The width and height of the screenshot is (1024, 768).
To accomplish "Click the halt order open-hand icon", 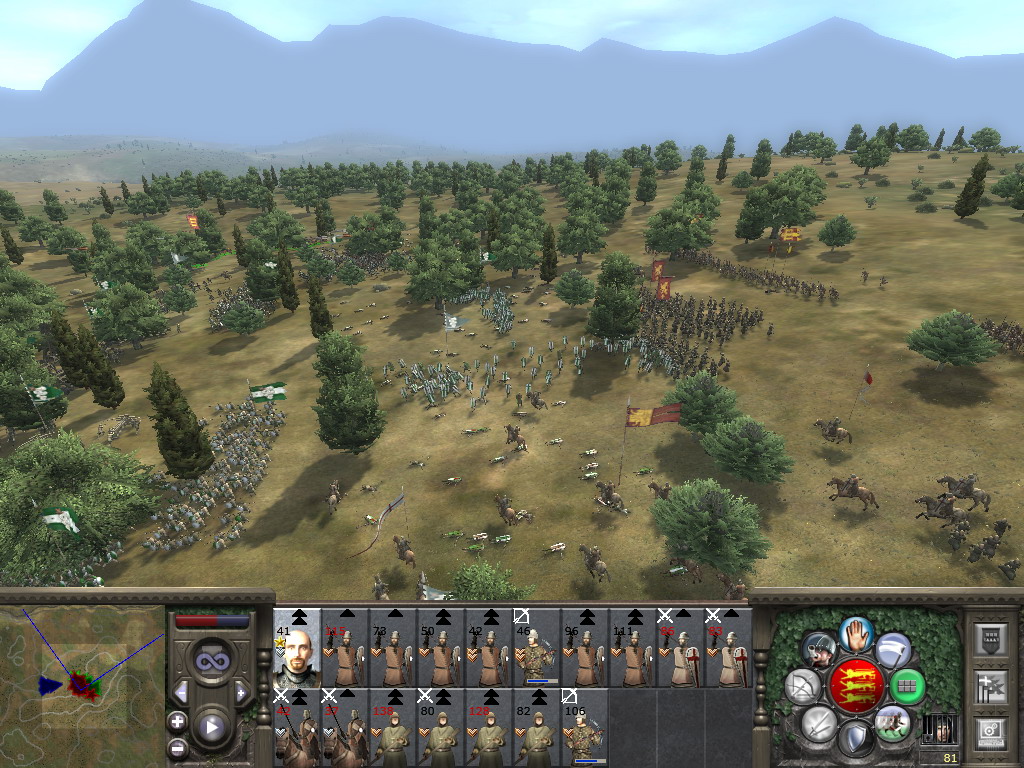I will pyautogui.click(x=856, y=632).
